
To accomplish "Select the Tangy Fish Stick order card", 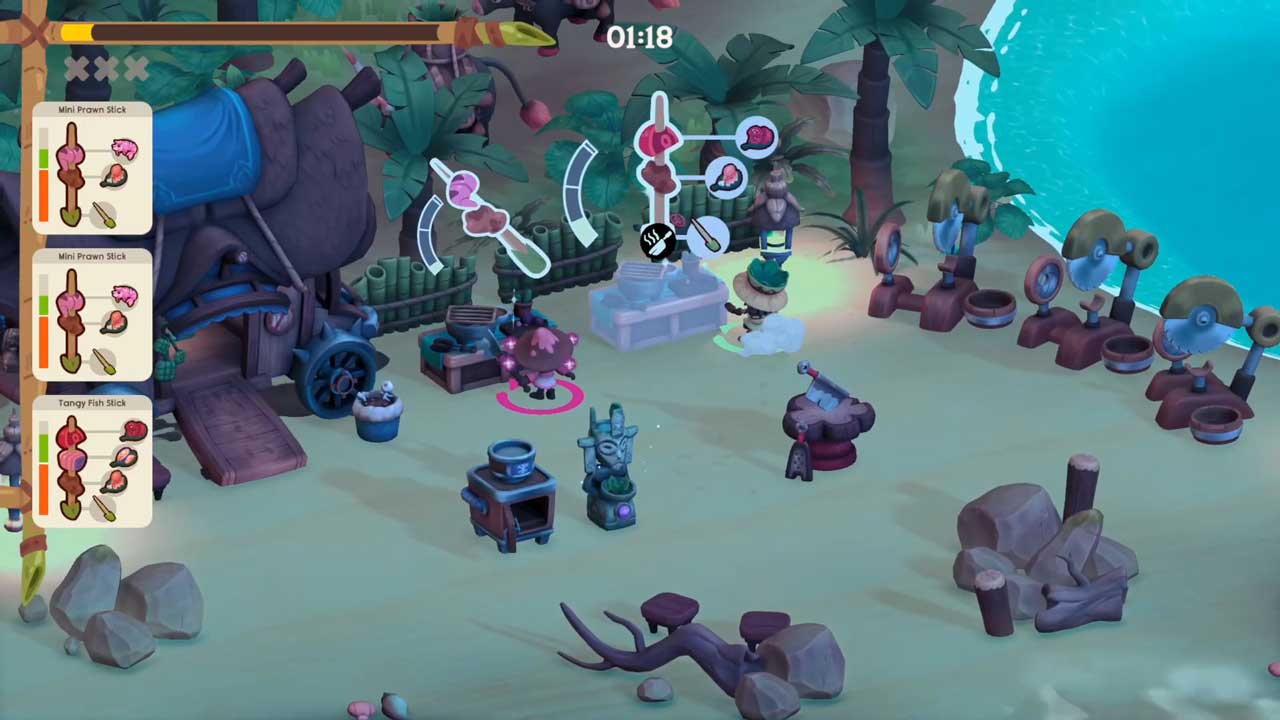I will 92,461.
